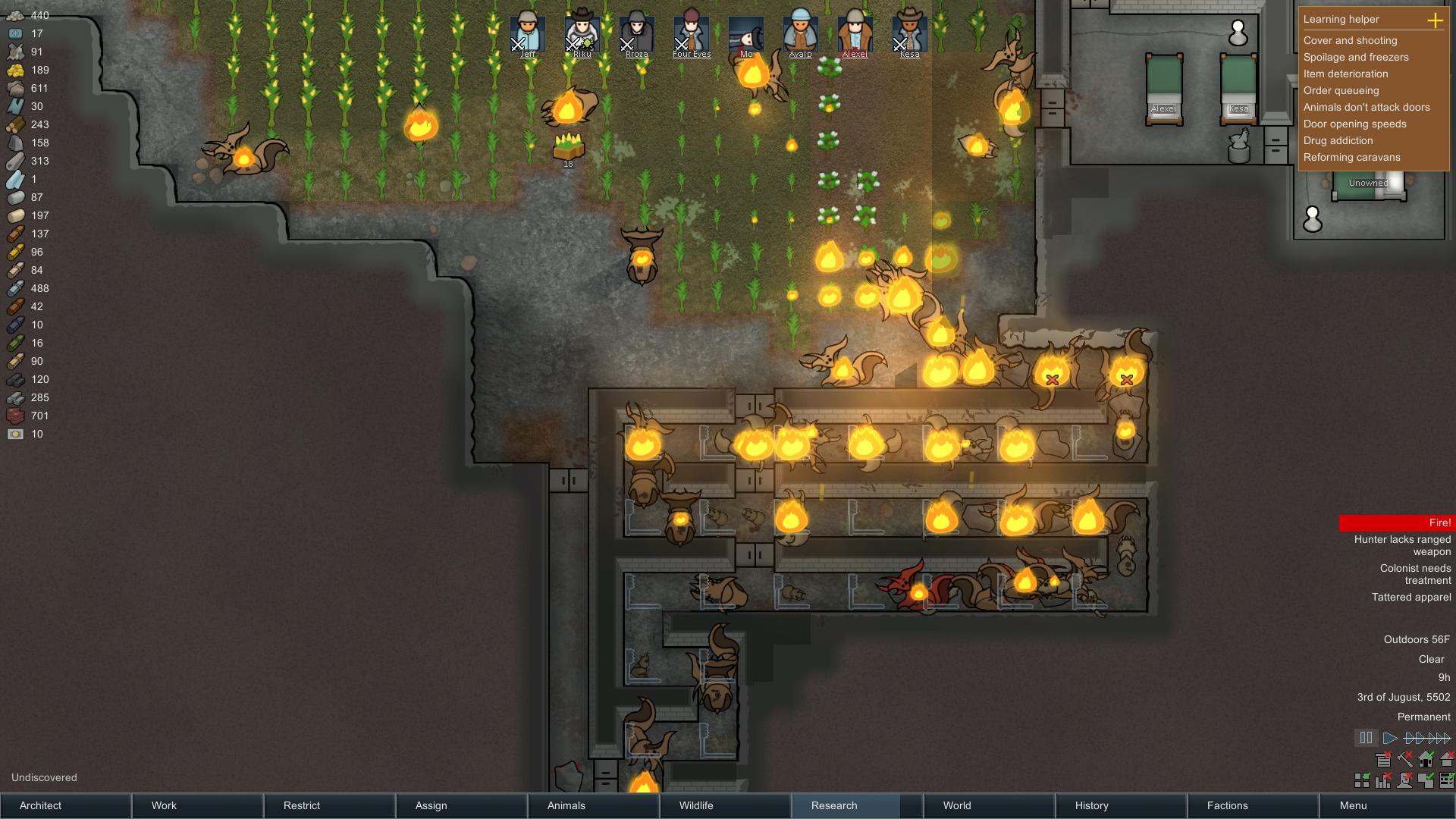This screenshot has height=819, width=1456.
Task: Select the pause icon to halt time
Action: pos(1366,737)
